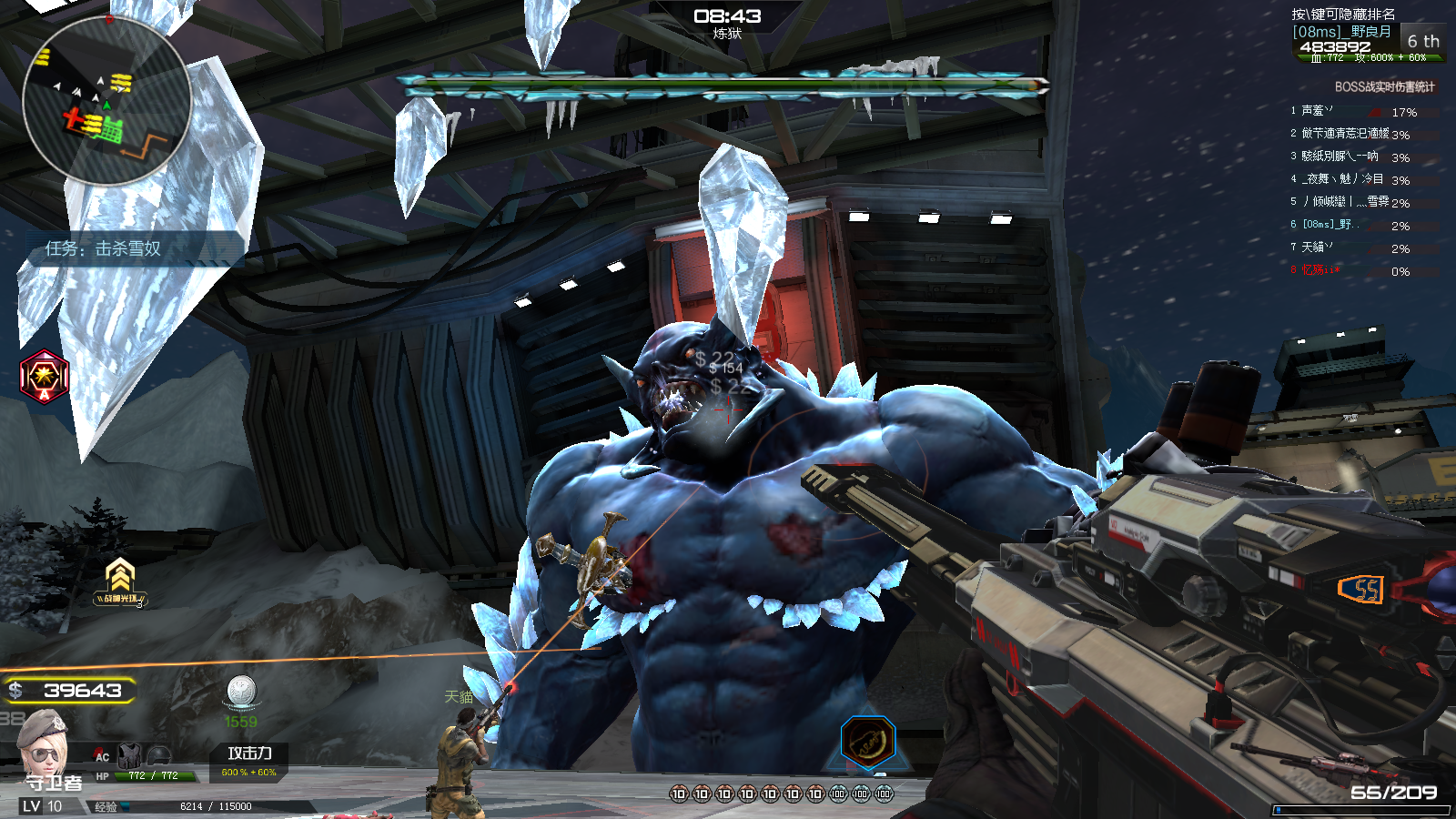Image resolution: width=1456 pixels, height=819 pixels.
Task: Choose the 天貓 row in the damage list
Action: click(x=1356, y=248)
